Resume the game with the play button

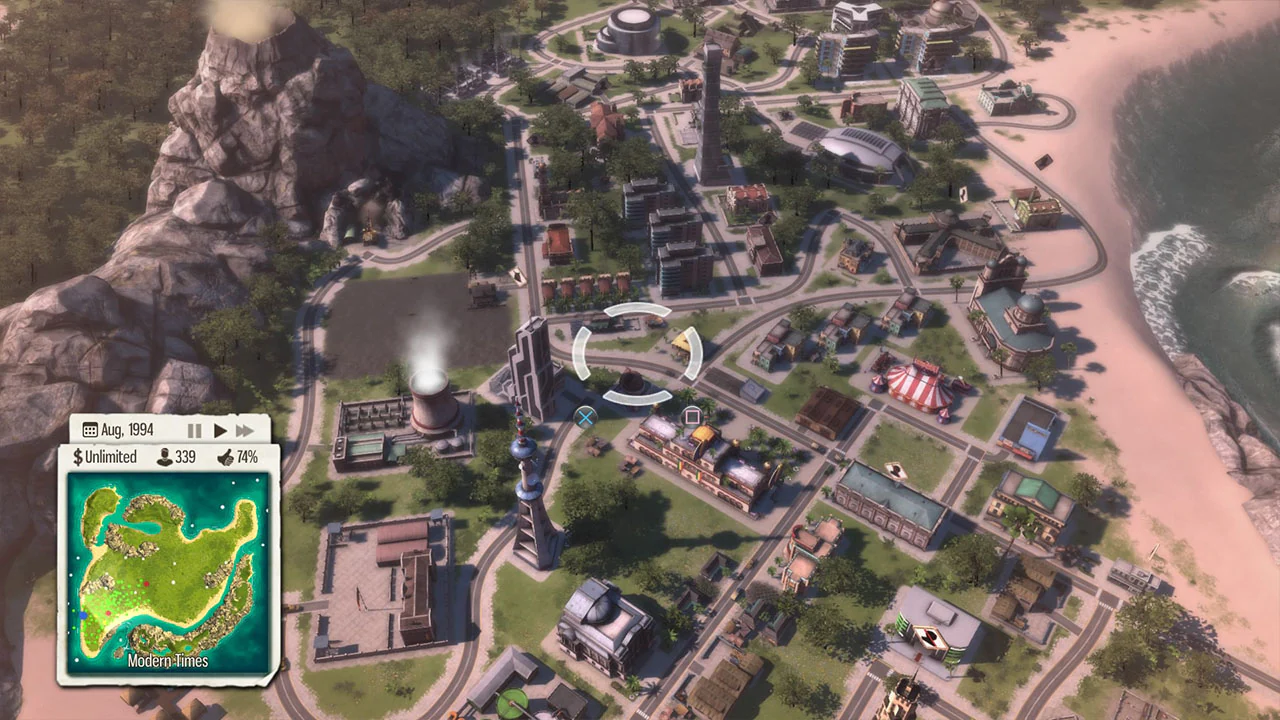(220, 430)
